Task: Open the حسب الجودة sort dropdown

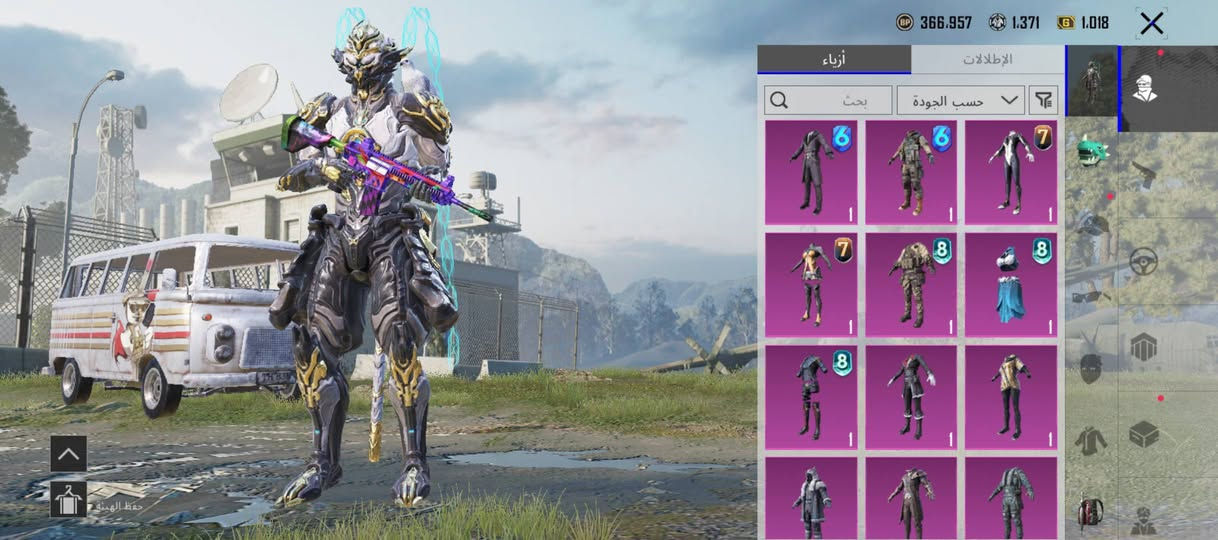Action: click(x=961, y=100)
